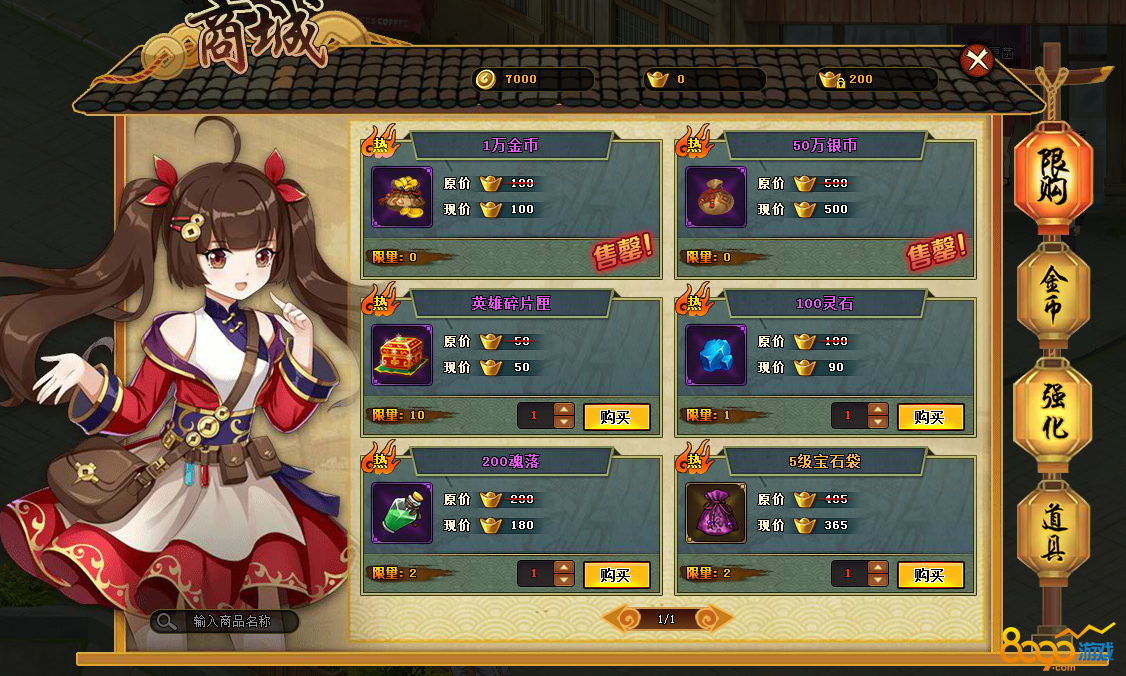Buy the 200魂落 potion
1126x676 pixels.
coord(616,575)
